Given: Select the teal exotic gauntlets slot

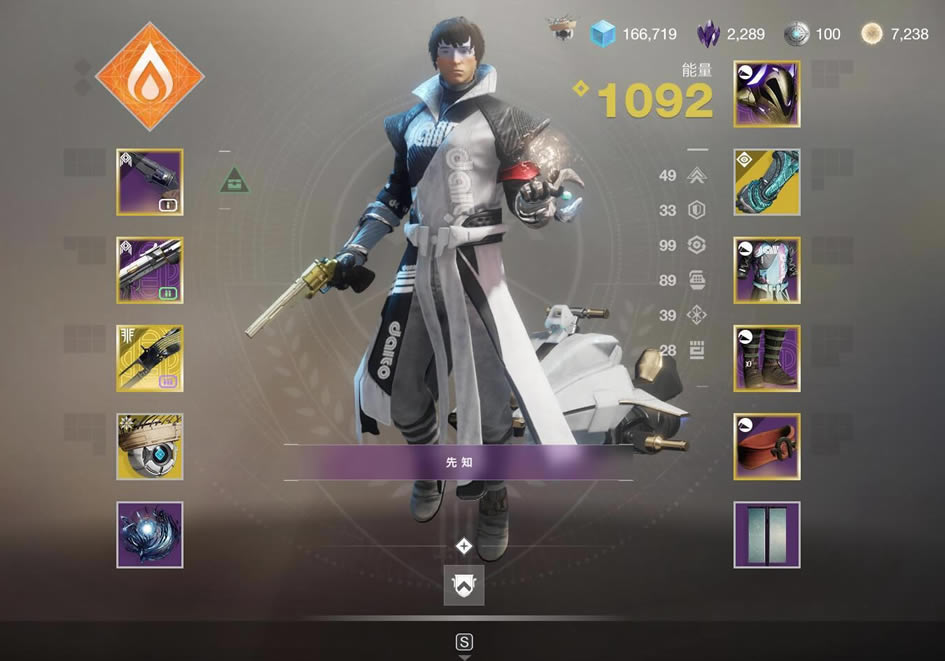Looking at the screenshot, I should click(767, 182).
